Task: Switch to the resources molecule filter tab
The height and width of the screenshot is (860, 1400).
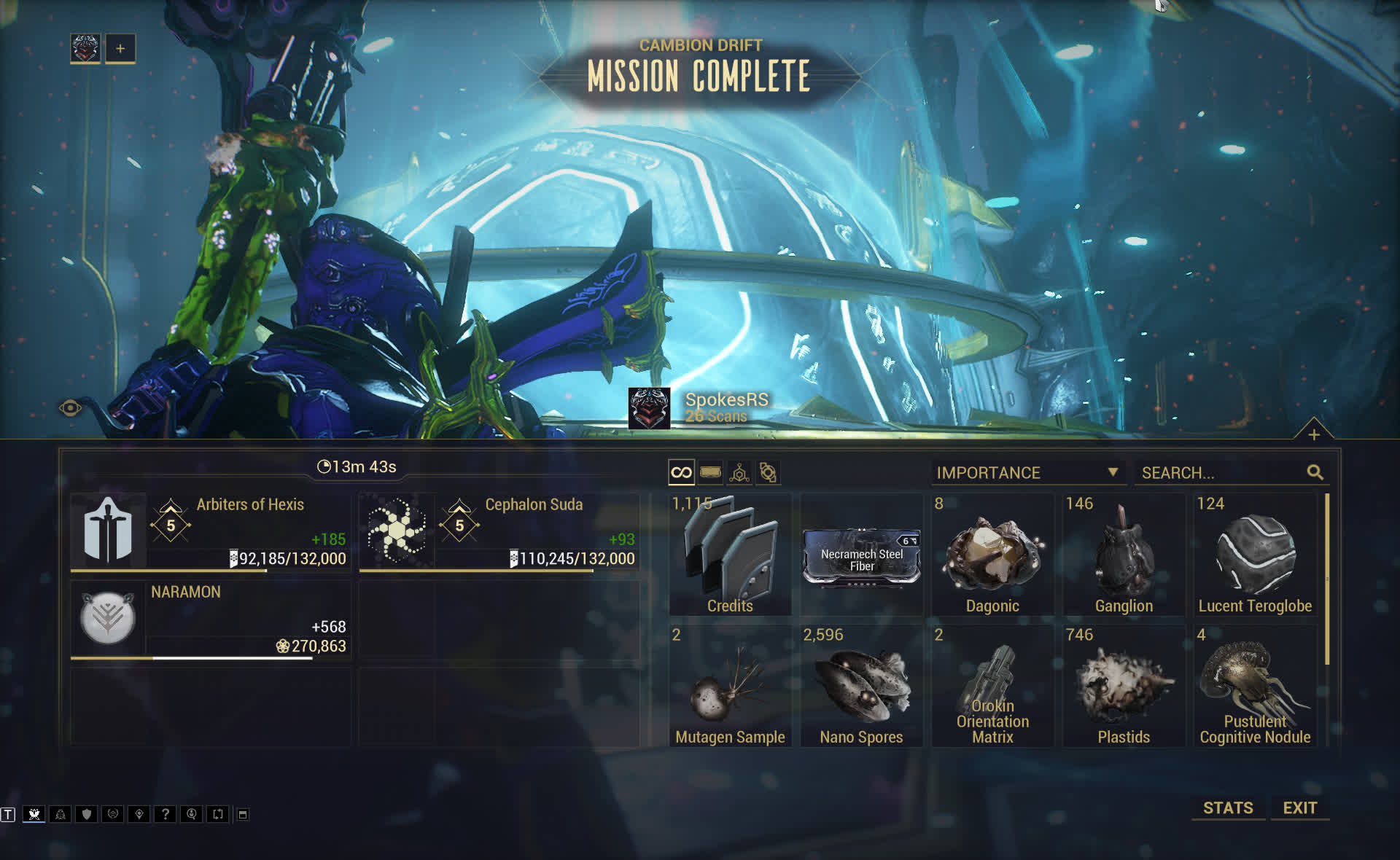Action: (x=739, y=473)
